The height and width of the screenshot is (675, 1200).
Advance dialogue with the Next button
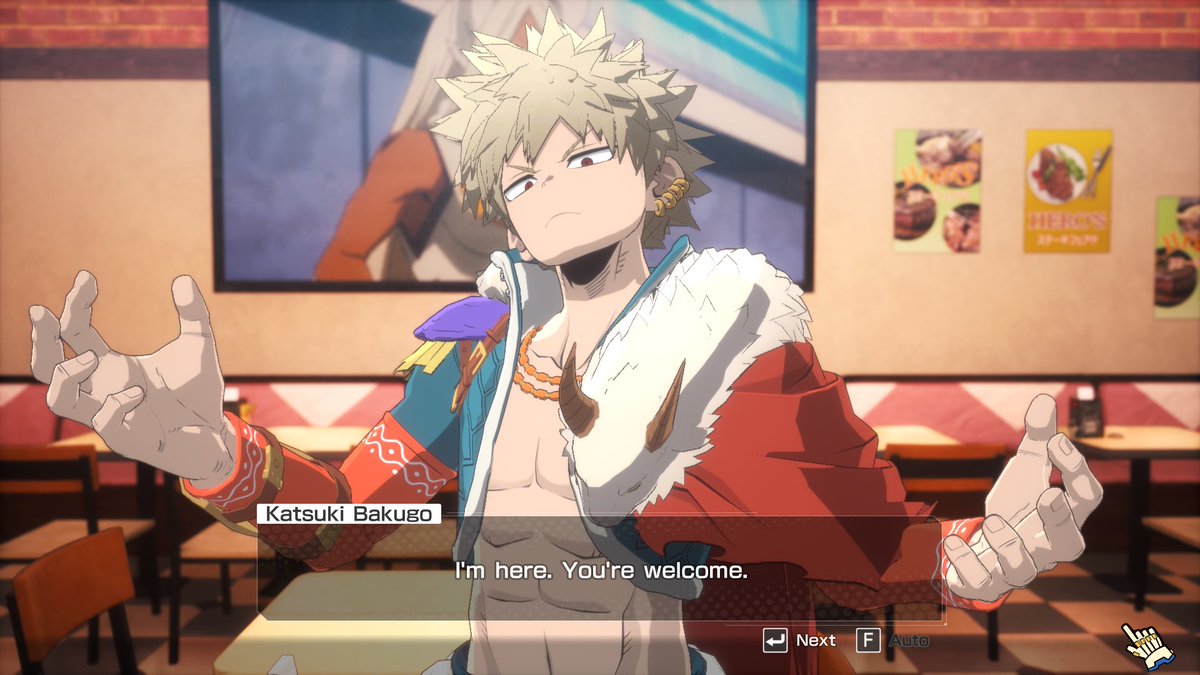(799, 640)
